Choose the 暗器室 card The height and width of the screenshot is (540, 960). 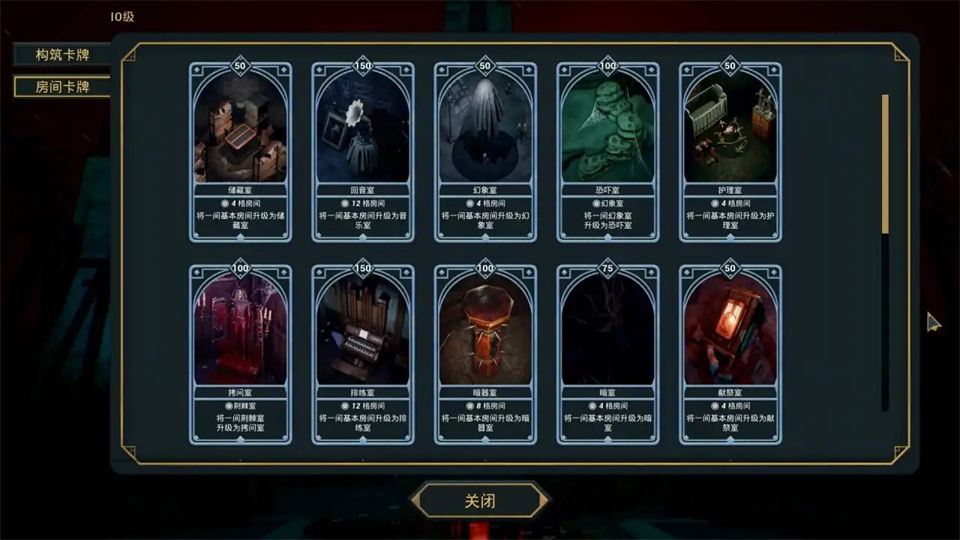tap(485, 354)
